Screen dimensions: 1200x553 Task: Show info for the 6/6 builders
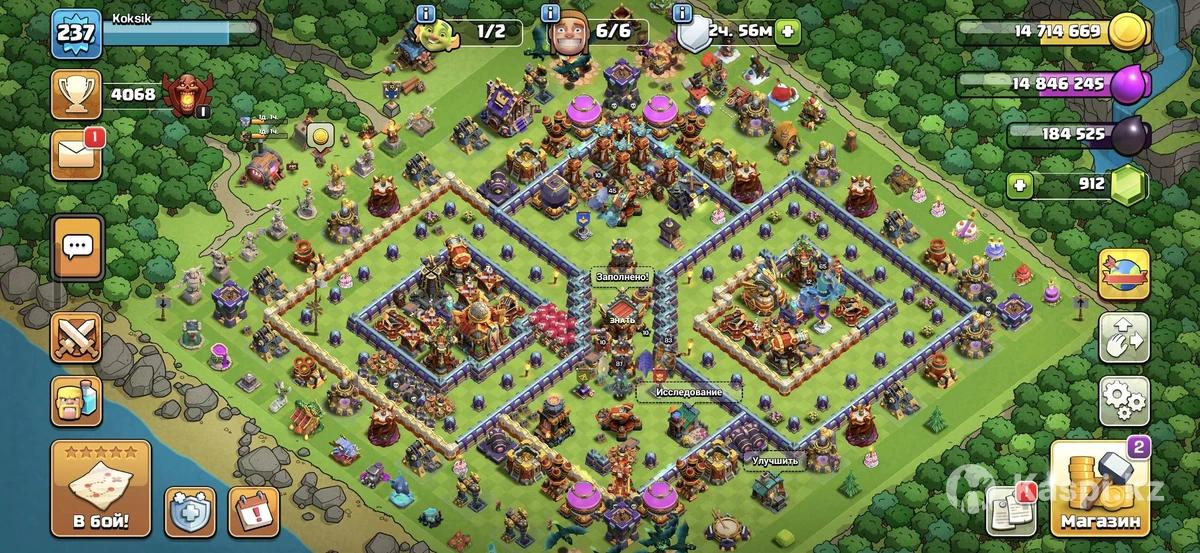pyautogui.click(x=549, y=13)
